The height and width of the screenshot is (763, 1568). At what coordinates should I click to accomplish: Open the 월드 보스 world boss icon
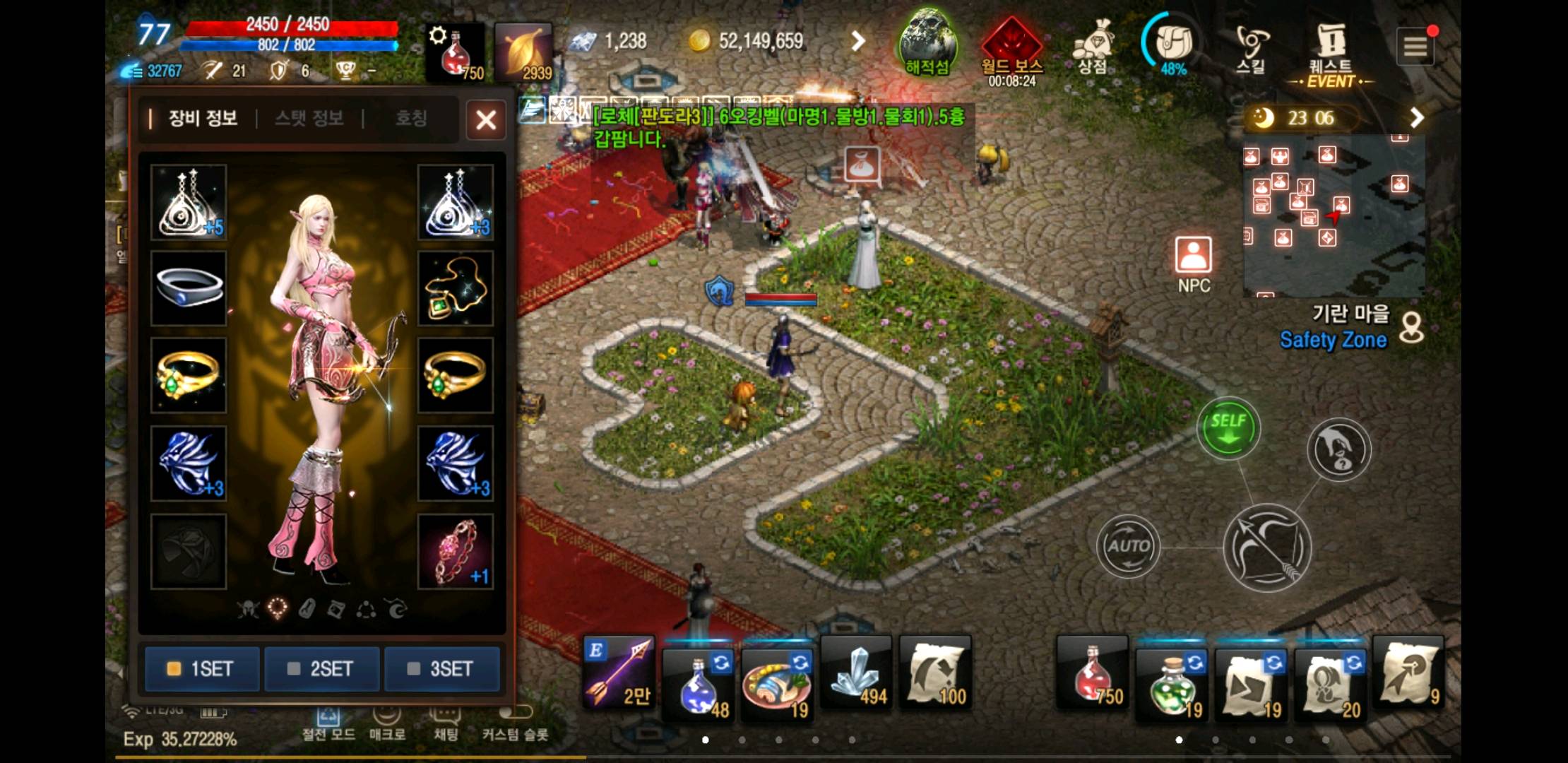click(x=1011, y=48)
